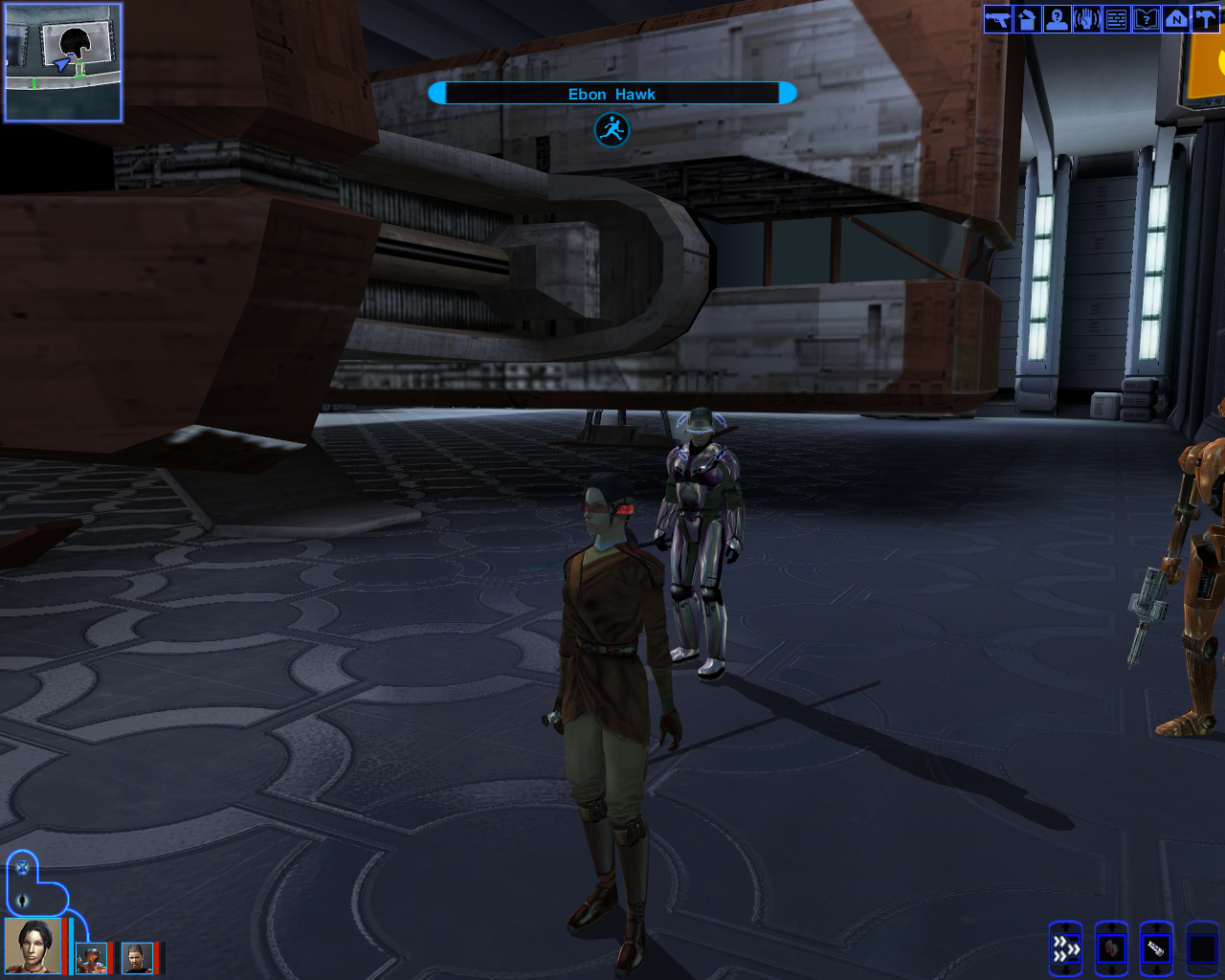Open the Messages log
The width and height of the screenshot is (1225, 980).
point(1115,18)
